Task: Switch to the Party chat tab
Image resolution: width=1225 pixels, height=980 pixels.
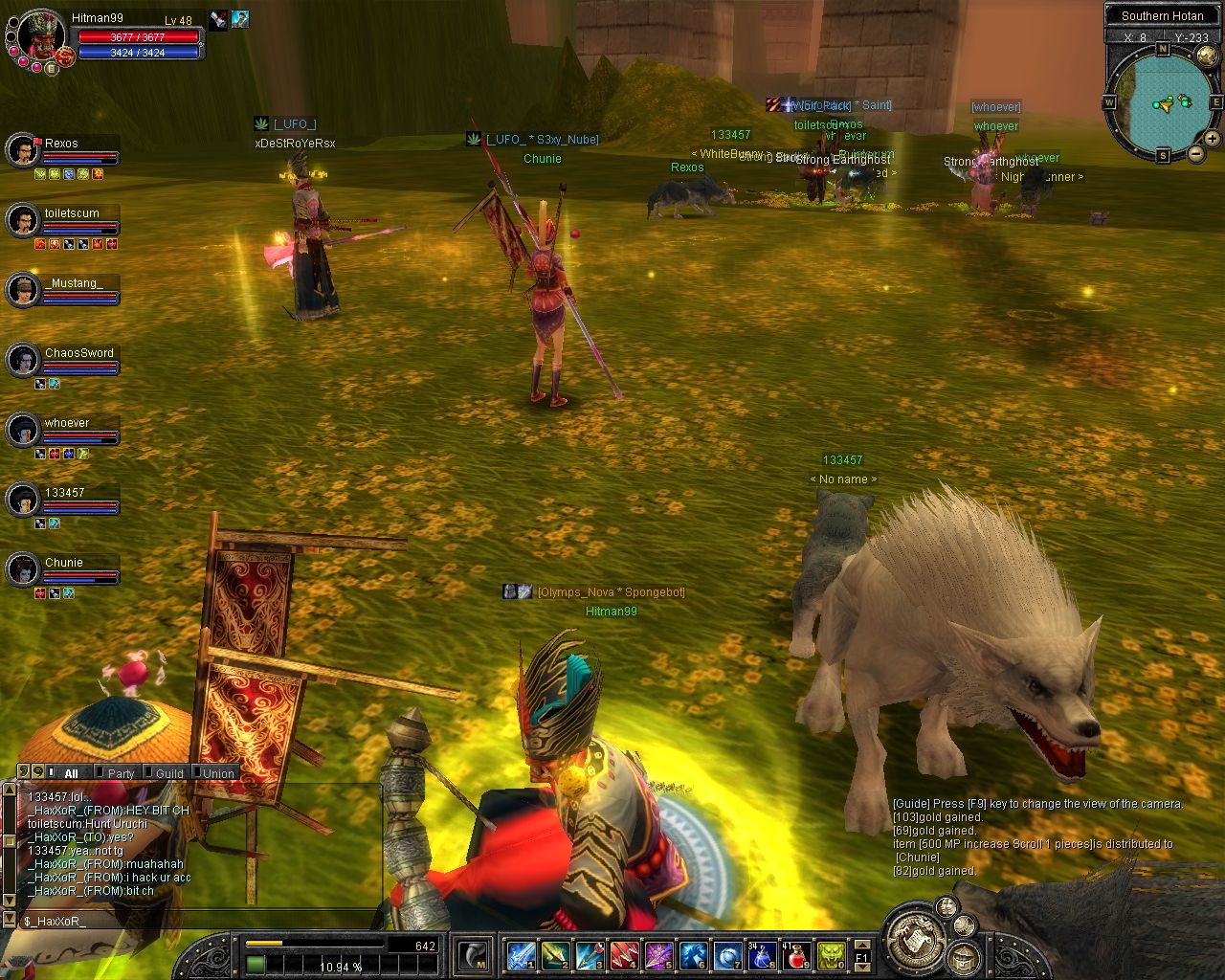Action: [x=121, y=773]
